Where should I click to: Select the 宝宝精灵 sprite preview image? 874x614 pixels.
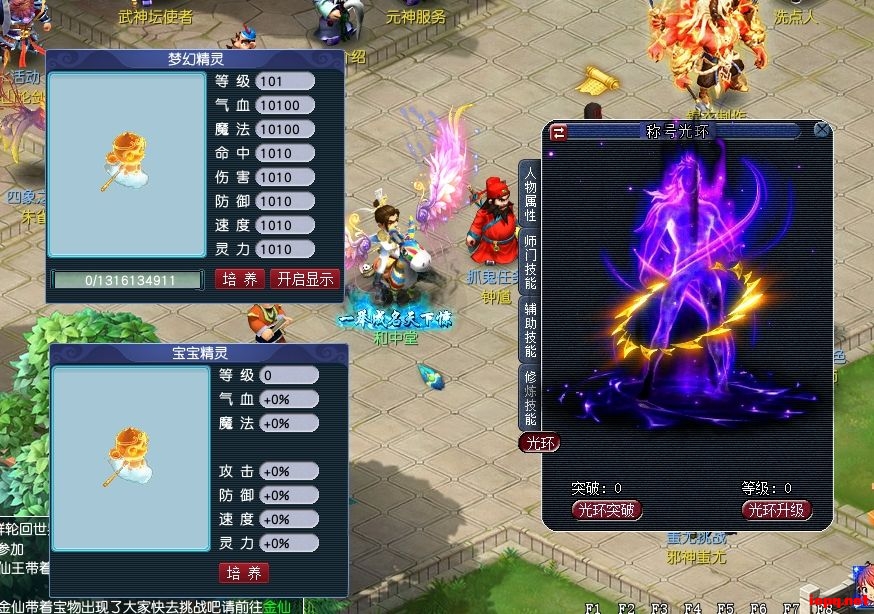tap(128, 462)
